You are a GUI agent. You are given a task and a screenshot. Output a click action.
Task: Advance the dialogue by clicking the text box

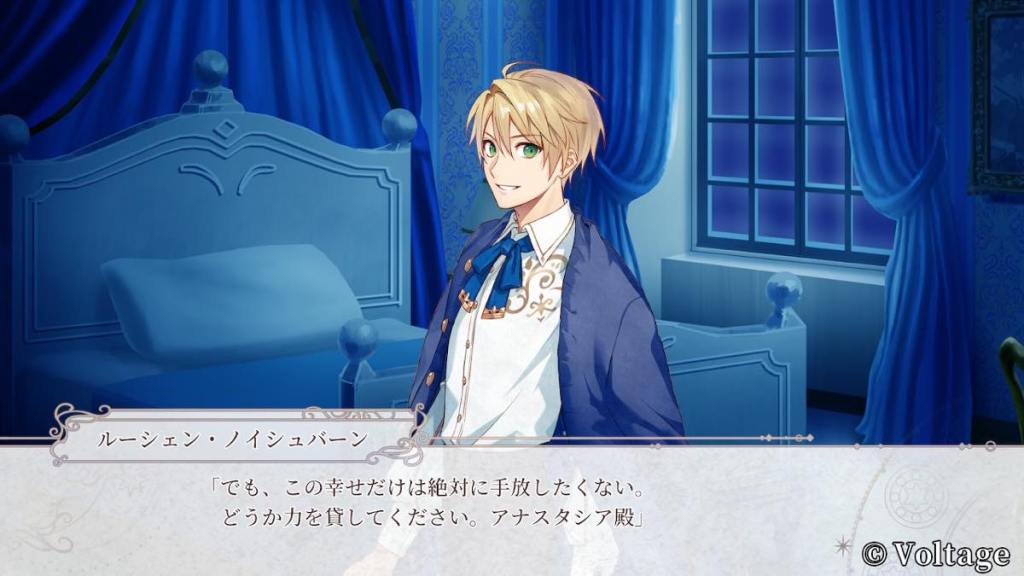pos(512,507)
